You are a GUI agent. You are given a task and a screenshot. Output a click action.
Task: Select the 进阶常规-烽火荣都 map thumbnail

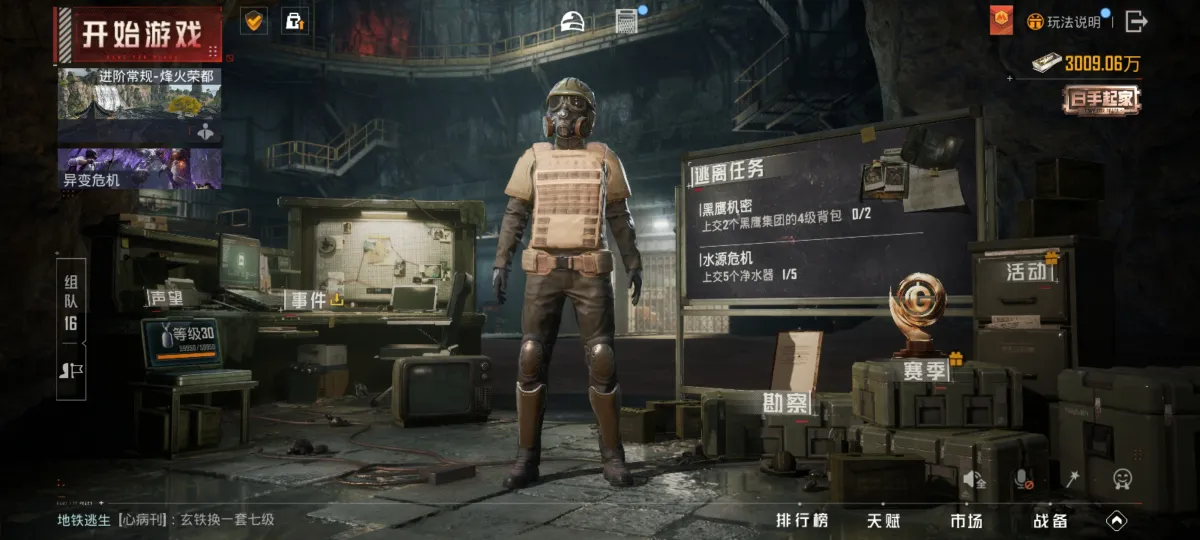coord(139,106)
